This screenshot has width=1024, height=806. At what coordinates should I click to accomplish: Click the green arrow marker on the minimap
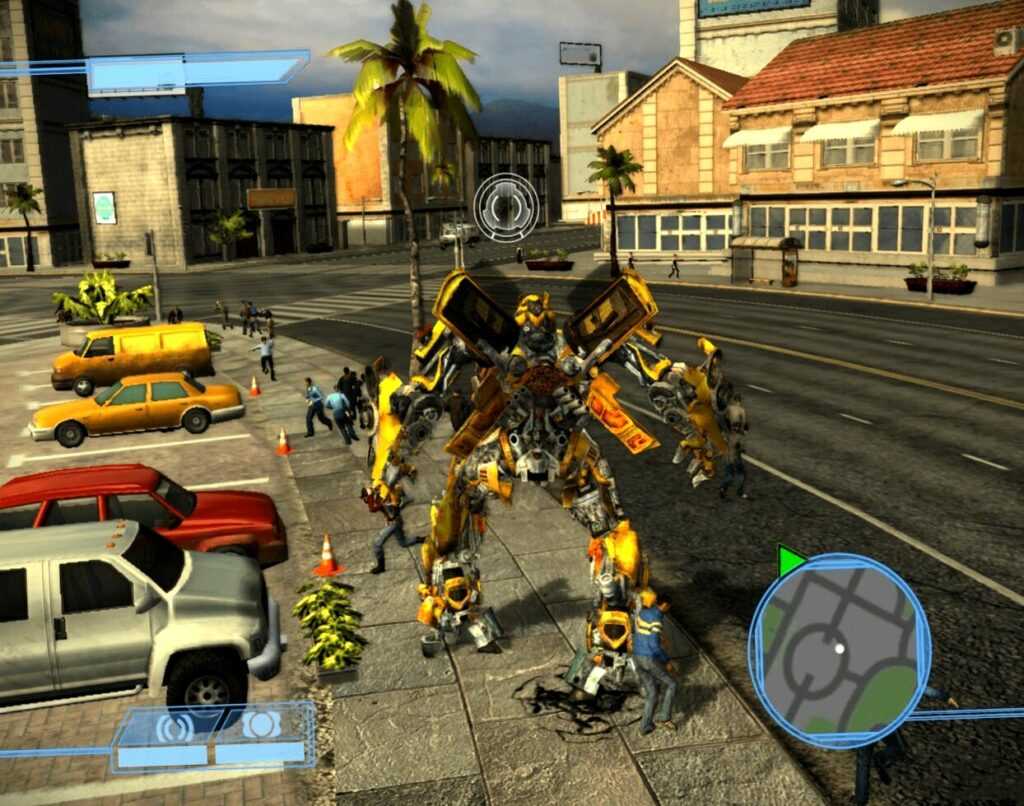(789, 561)
